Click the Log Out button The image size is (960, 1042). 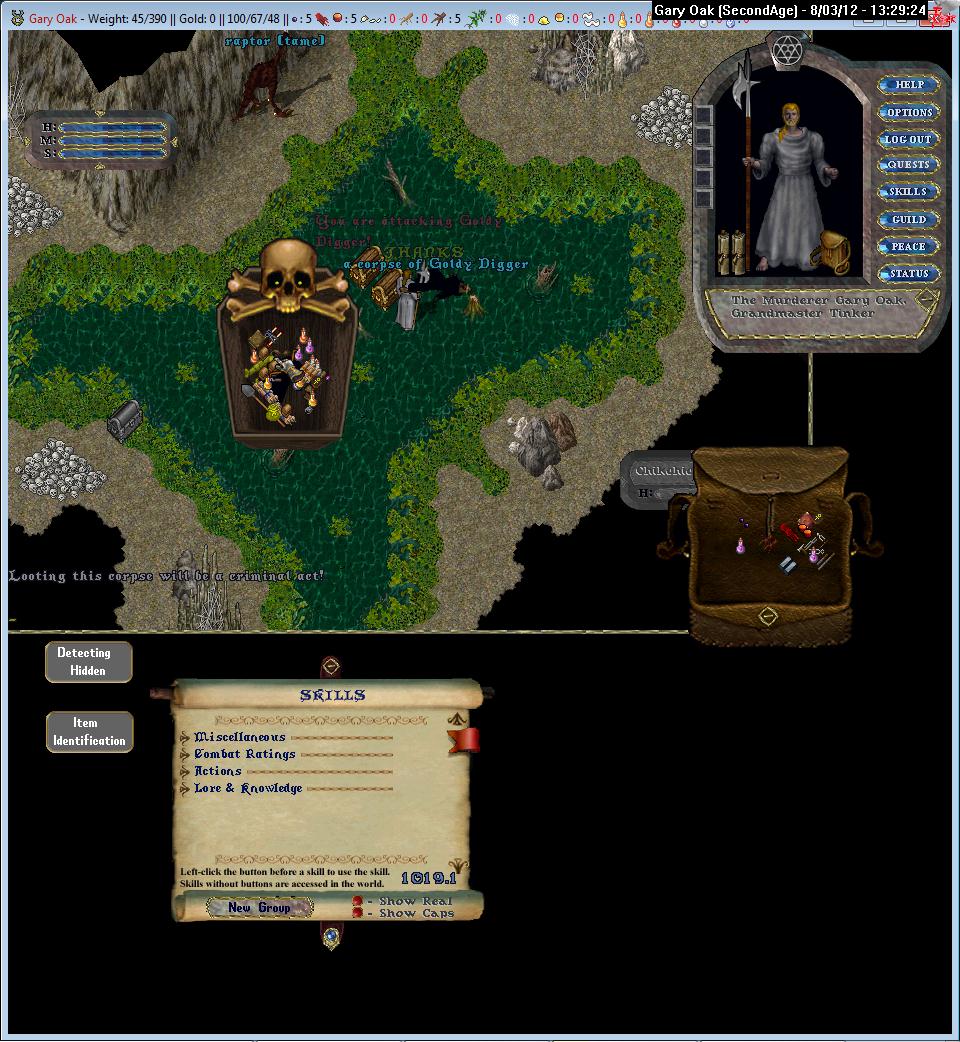pos(909,139)
